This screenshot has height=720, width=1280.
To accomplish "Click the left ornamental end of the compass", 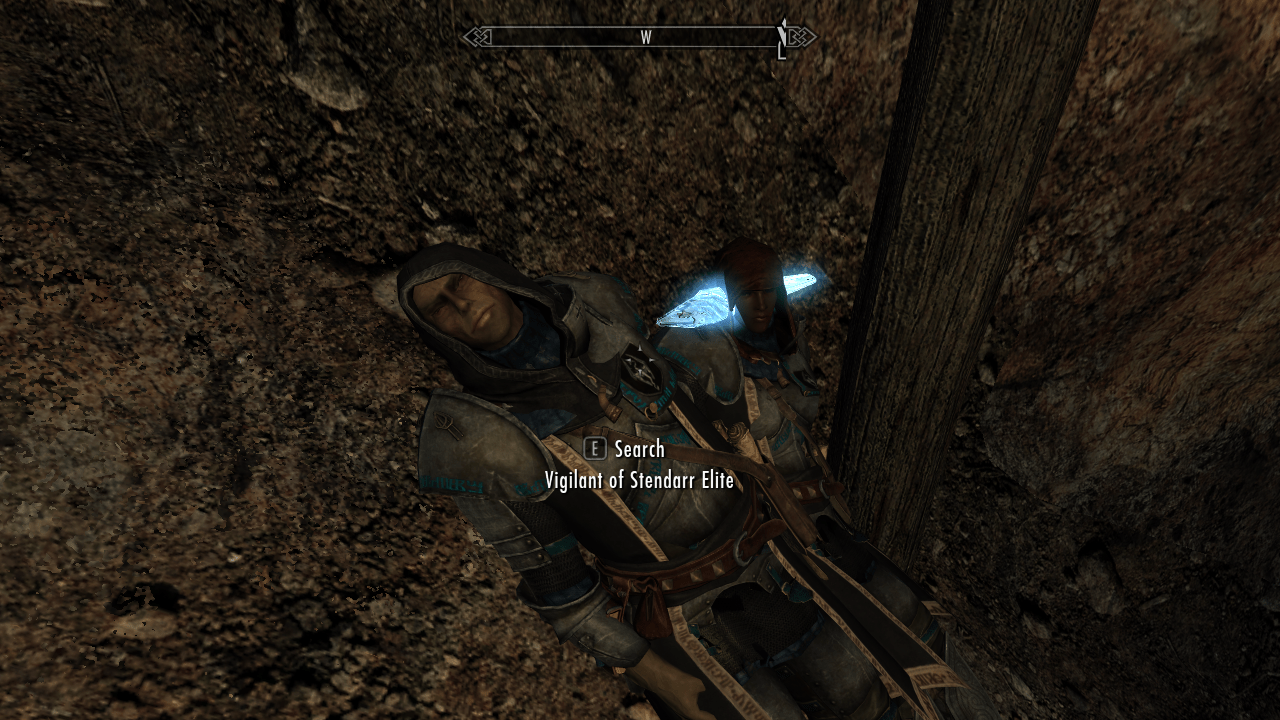I will [480, 38].
